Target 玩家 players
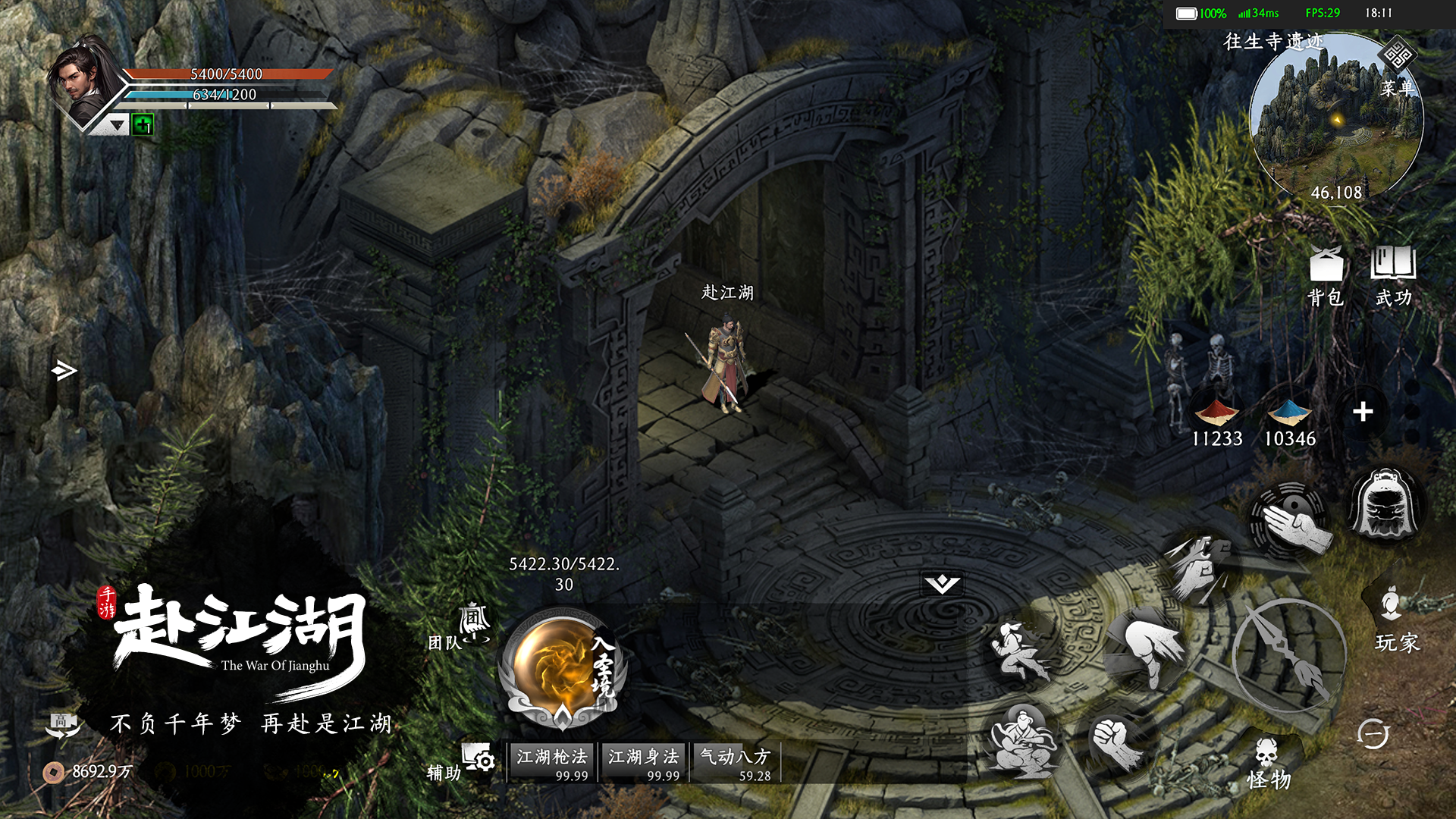This screenshot has height=819, width=1456. [1395, 618]
